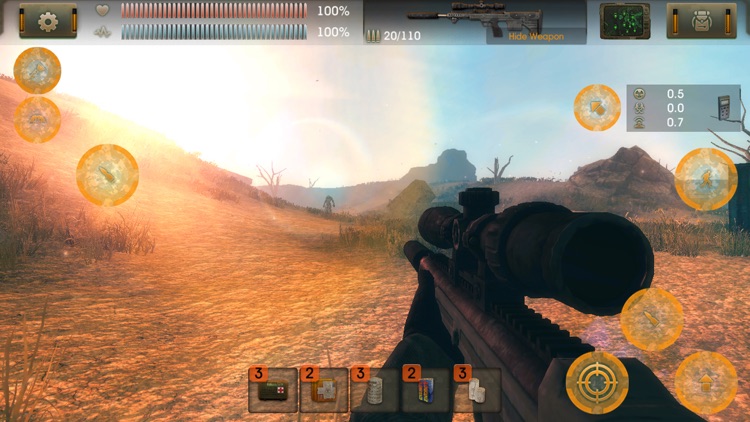Tap the arrow button beside radiation readouts

597,107
